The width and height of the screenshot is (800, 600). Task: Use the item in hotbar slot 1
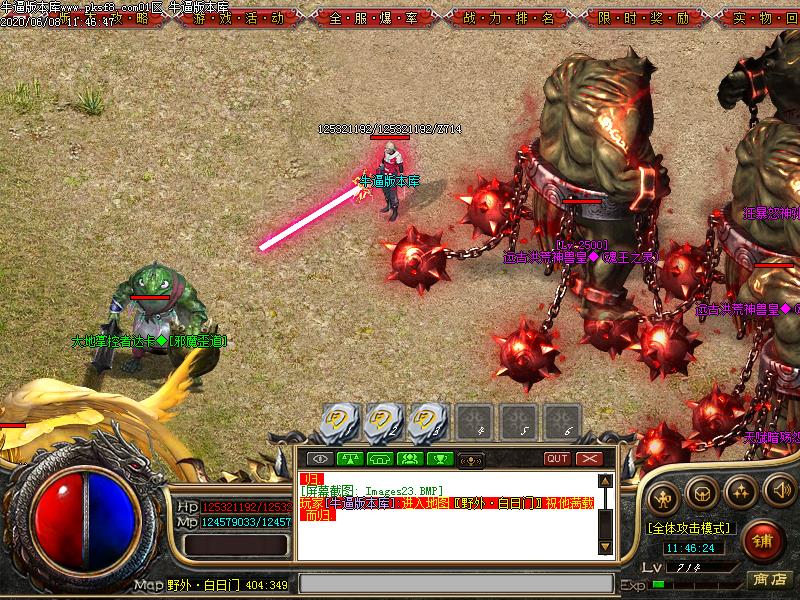click(342, 423)
